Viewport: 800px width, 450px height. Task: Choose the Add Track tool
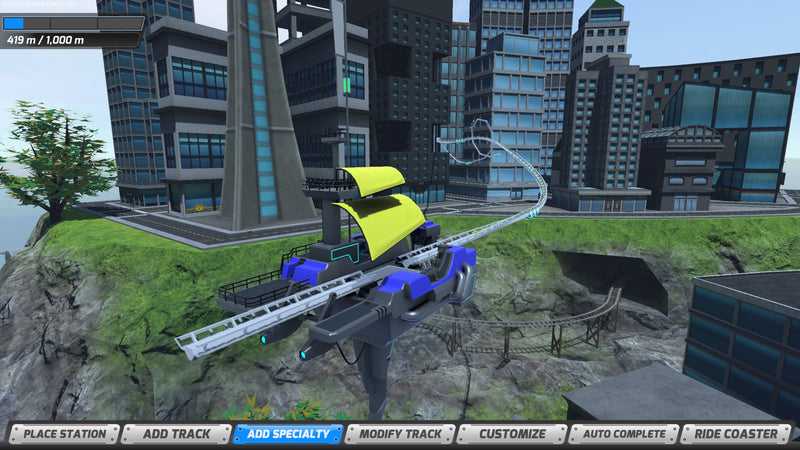point(176,434)
